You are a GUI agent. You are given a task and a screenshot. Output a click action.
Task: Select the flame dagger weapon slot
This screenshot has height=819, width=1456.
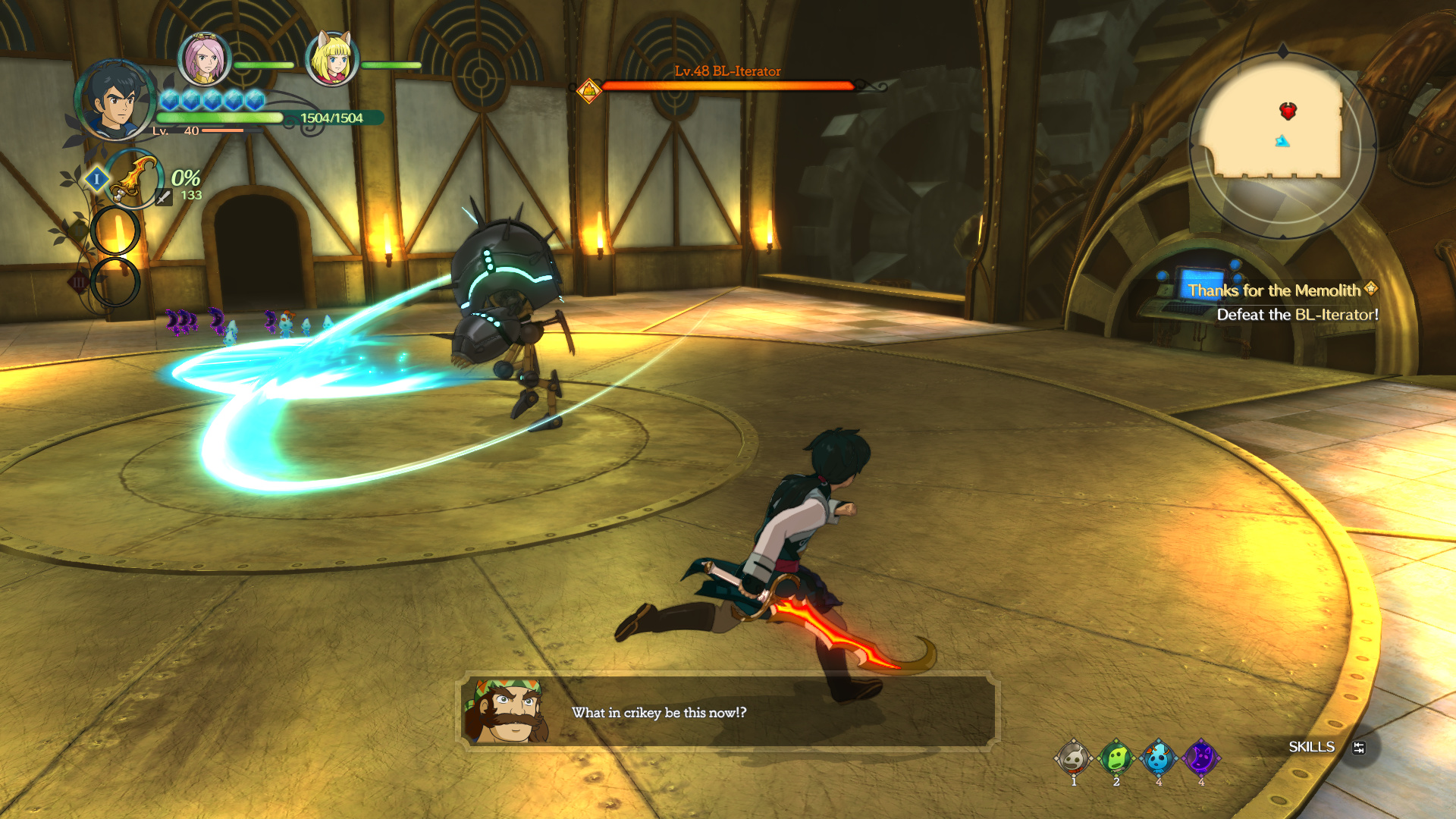click(x=134, y=179)
